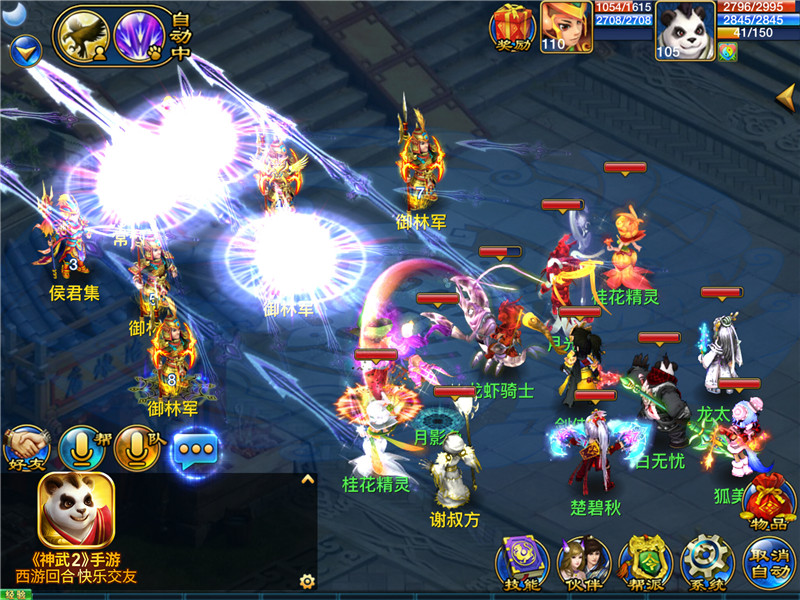Select the level 110 hero portrait
The image size is (800, 600).
566,28
